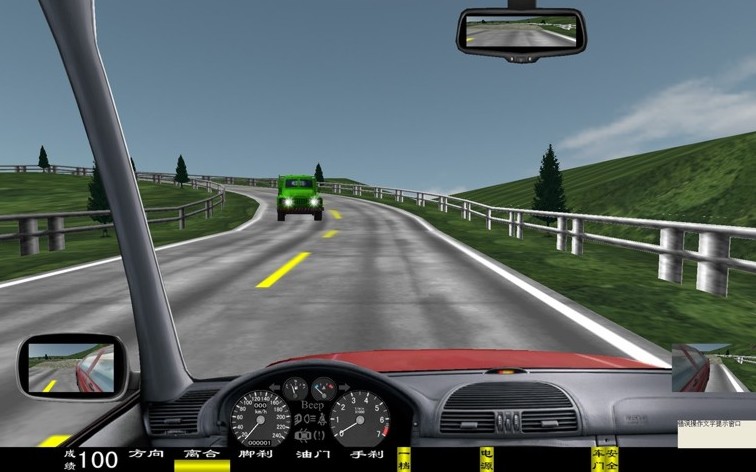Select the 油门 throttle indicator
Viewport: 756px width, 472px height.
[311, 455]
